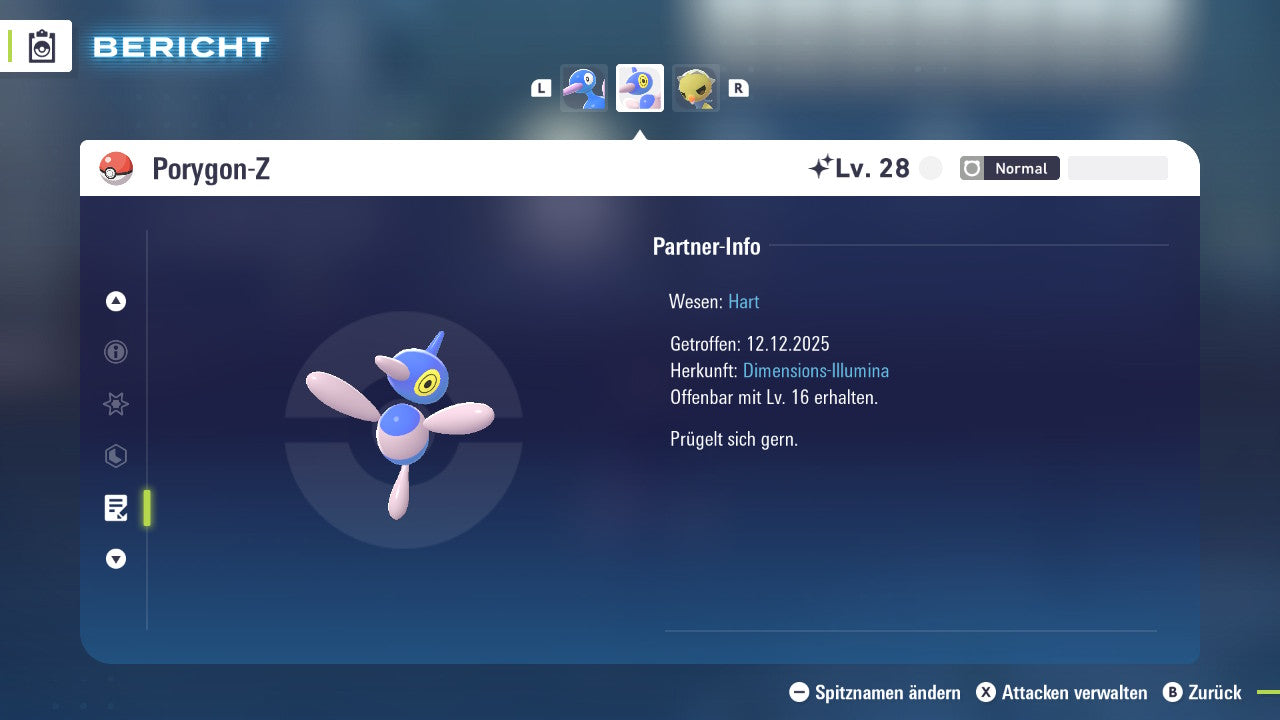1280x720 pixels.
Task: Switch to the Porygon2 thumbnail
Action: tap(583, 88)
